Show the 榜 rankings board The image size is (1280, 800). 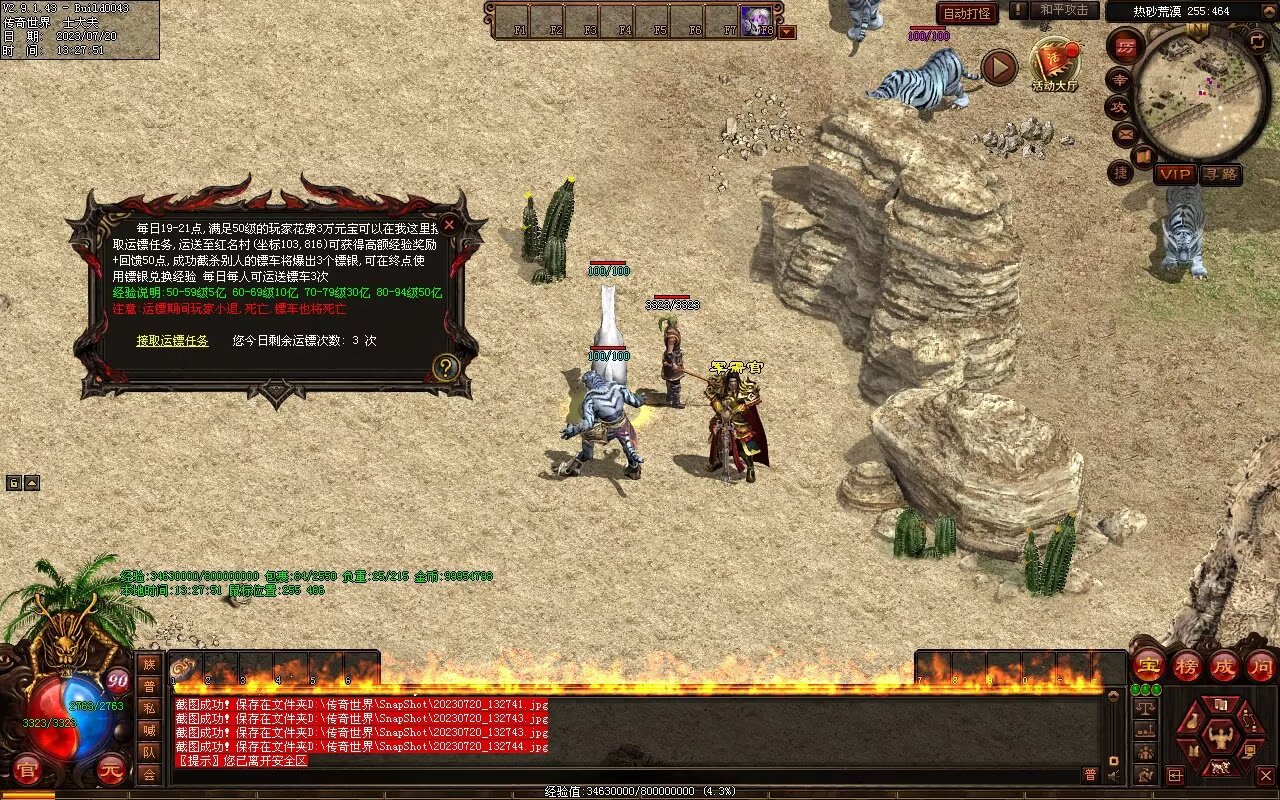1186,665
